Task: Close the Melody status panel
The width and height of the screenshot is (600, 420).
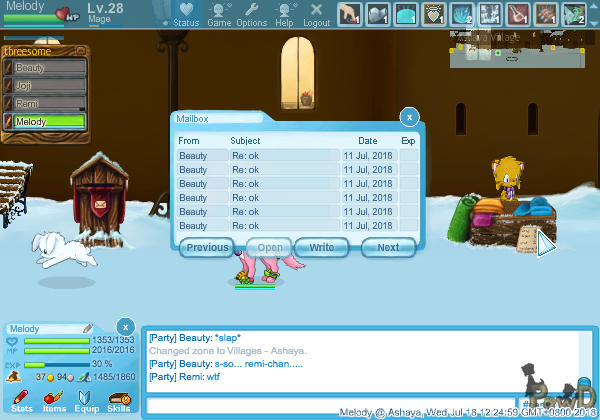Action: tap(125, 327)
